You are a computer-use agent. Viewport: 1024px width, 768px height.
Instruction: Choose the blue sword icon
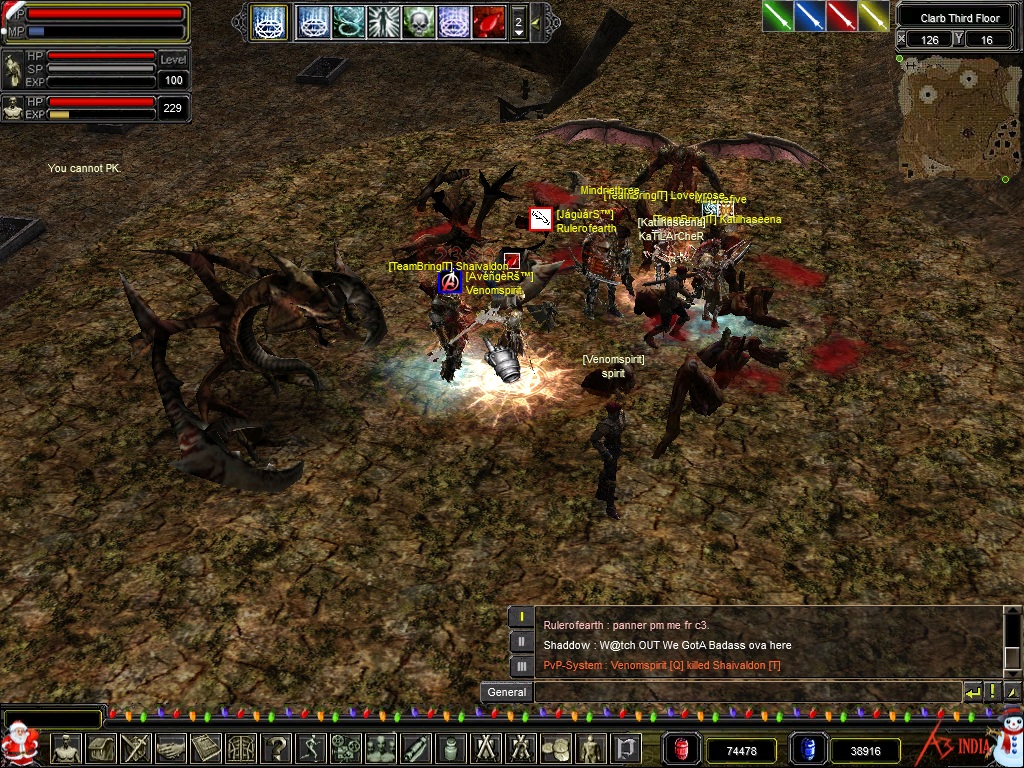[x=809, y=16]
